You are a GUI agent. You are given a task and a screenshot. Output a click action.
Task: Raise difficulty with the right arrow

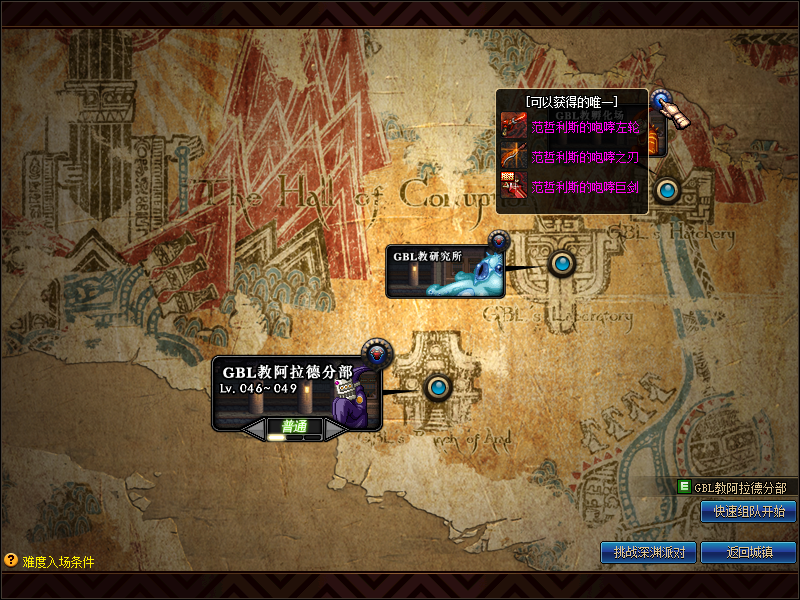(x=336, y=428)
